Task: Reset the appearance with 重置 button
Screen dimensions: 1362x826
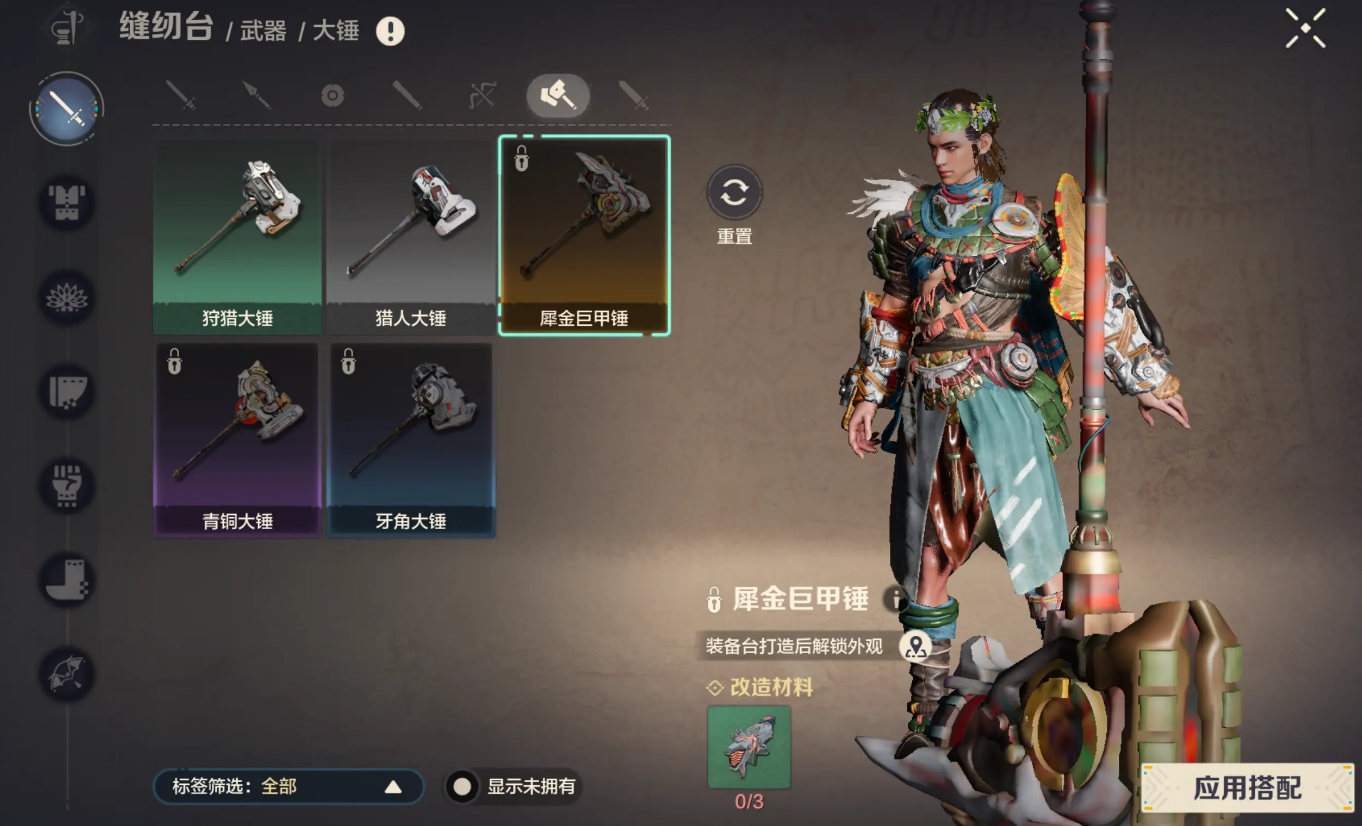Action: click(734, 193)
